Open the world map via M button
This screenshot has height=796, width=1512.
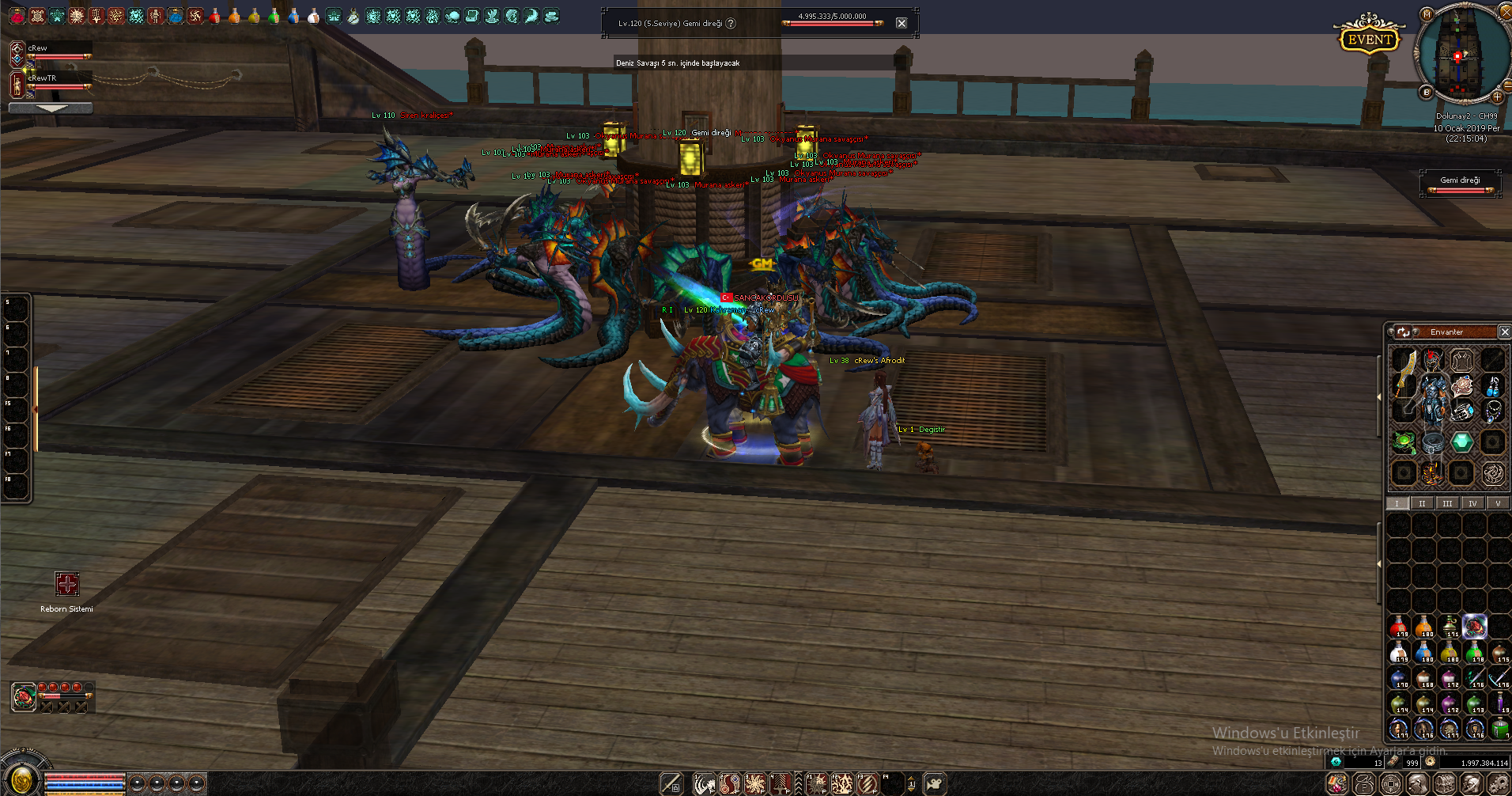pyautogui.click(x=1427, y=14)
